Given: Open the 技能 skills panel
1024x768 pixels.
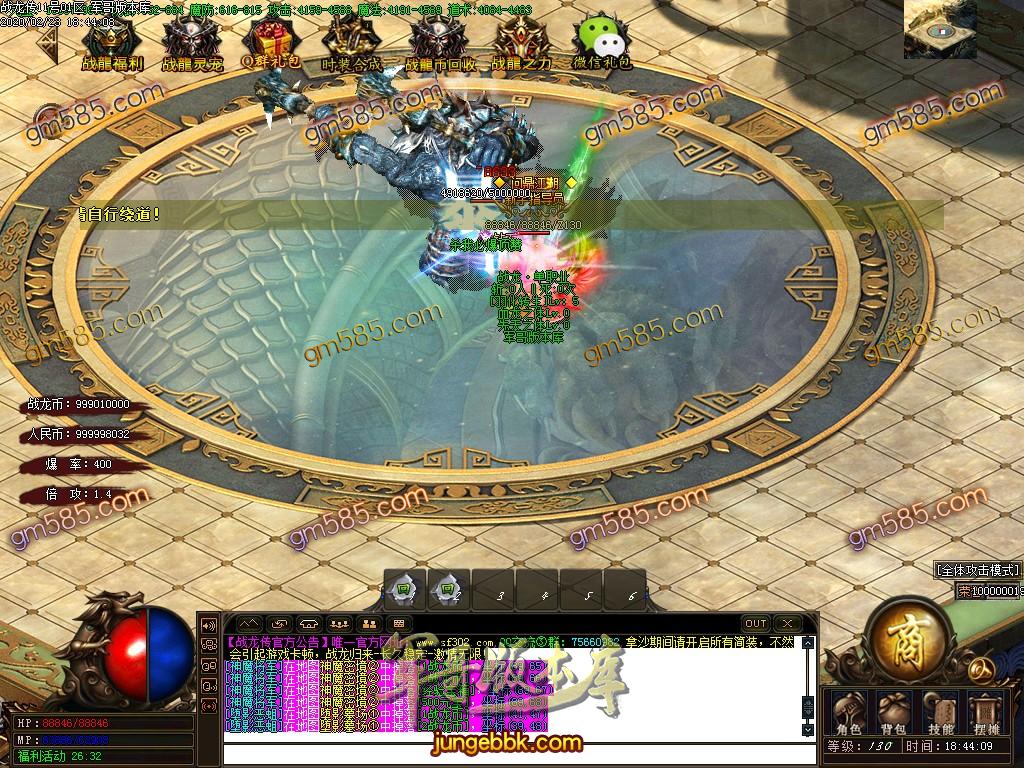Looking at the screenshot, I should pos(940,710).
